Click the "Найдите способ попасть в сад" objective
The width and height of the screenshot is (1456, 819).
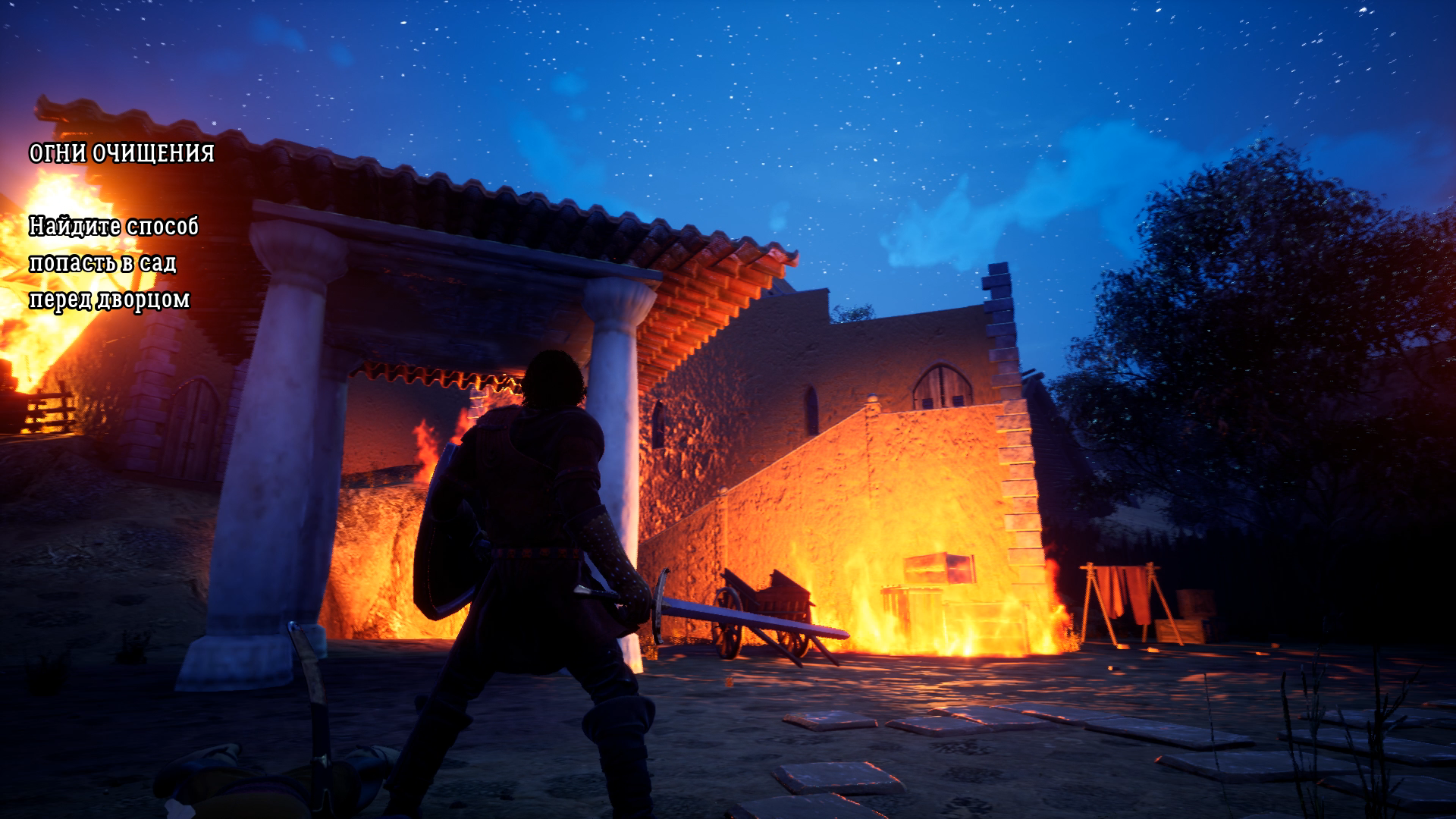tap(114, 262)
